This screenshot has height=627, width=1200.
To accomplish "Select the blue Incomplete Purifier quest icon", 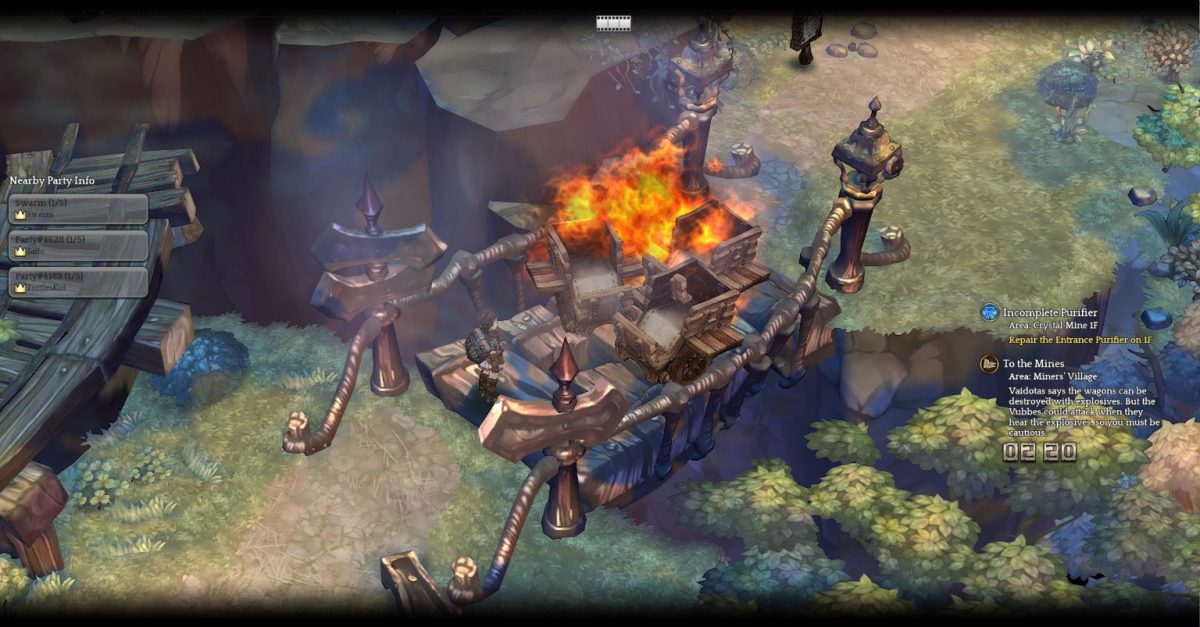I will pos(989,313).
